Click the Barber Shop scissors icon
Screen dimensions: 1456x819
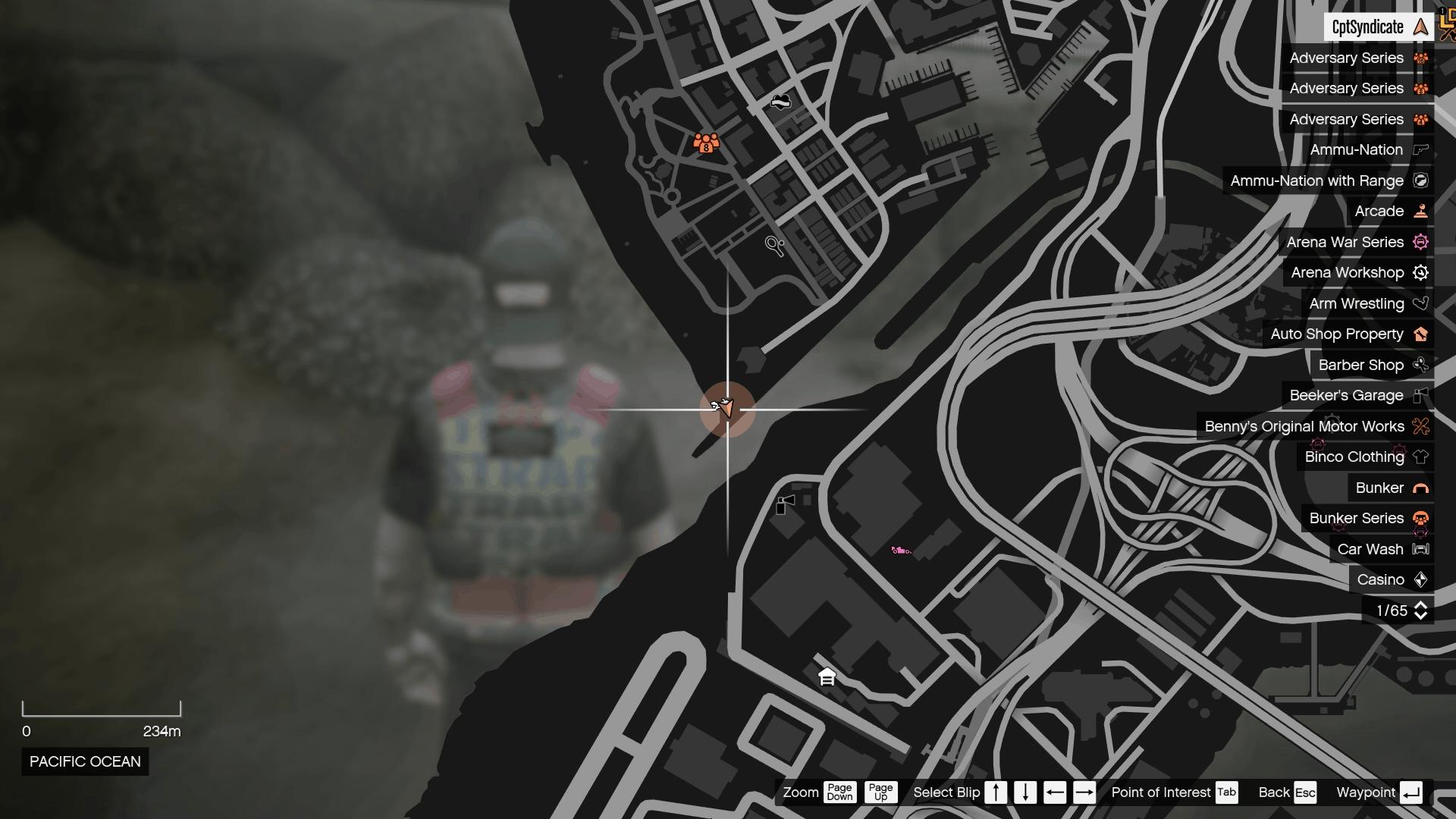pyautogui.click(x=1421, y=365)
